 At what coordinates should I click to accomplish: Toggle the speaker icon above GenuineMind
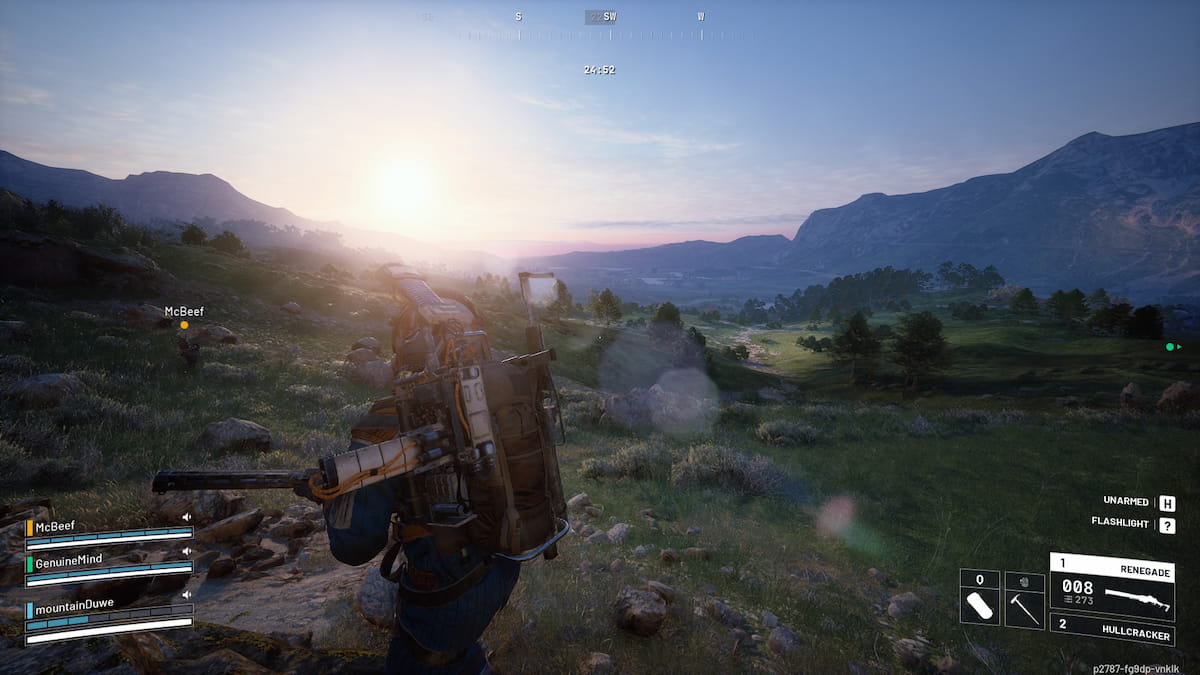click(187, 550)
